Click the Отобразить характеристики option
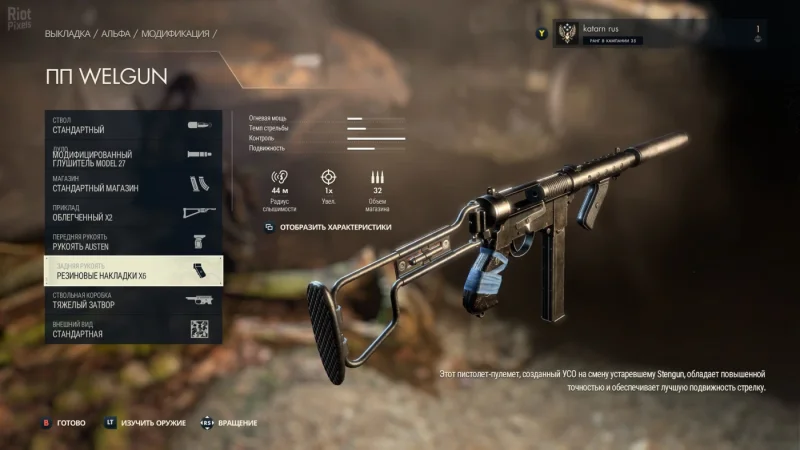This screenshot has height=450, width=800. click(x=335, y=227)
